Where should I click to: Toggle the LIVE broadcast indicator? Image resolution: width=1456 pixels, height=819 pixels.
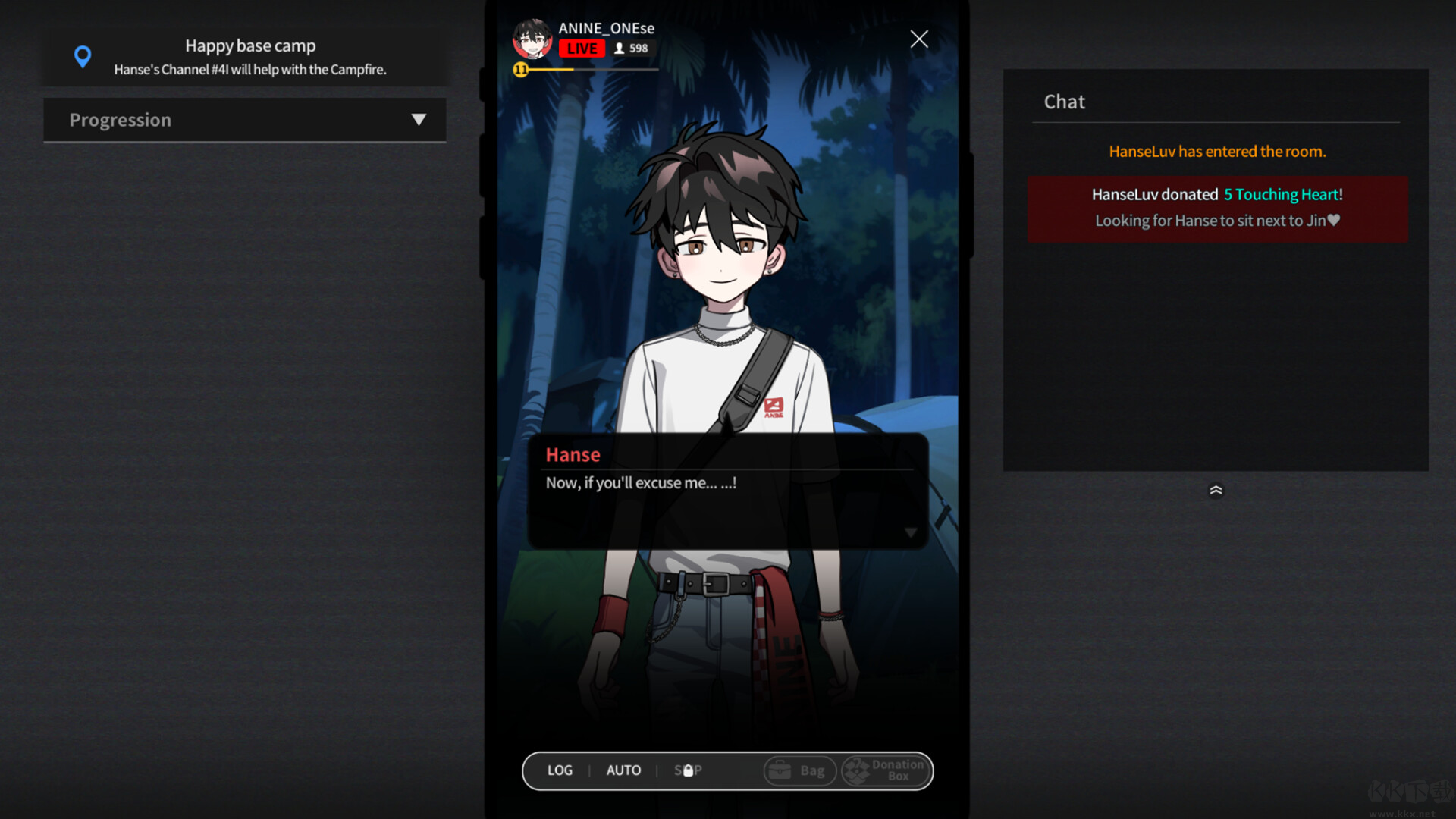tap(582, 48)
